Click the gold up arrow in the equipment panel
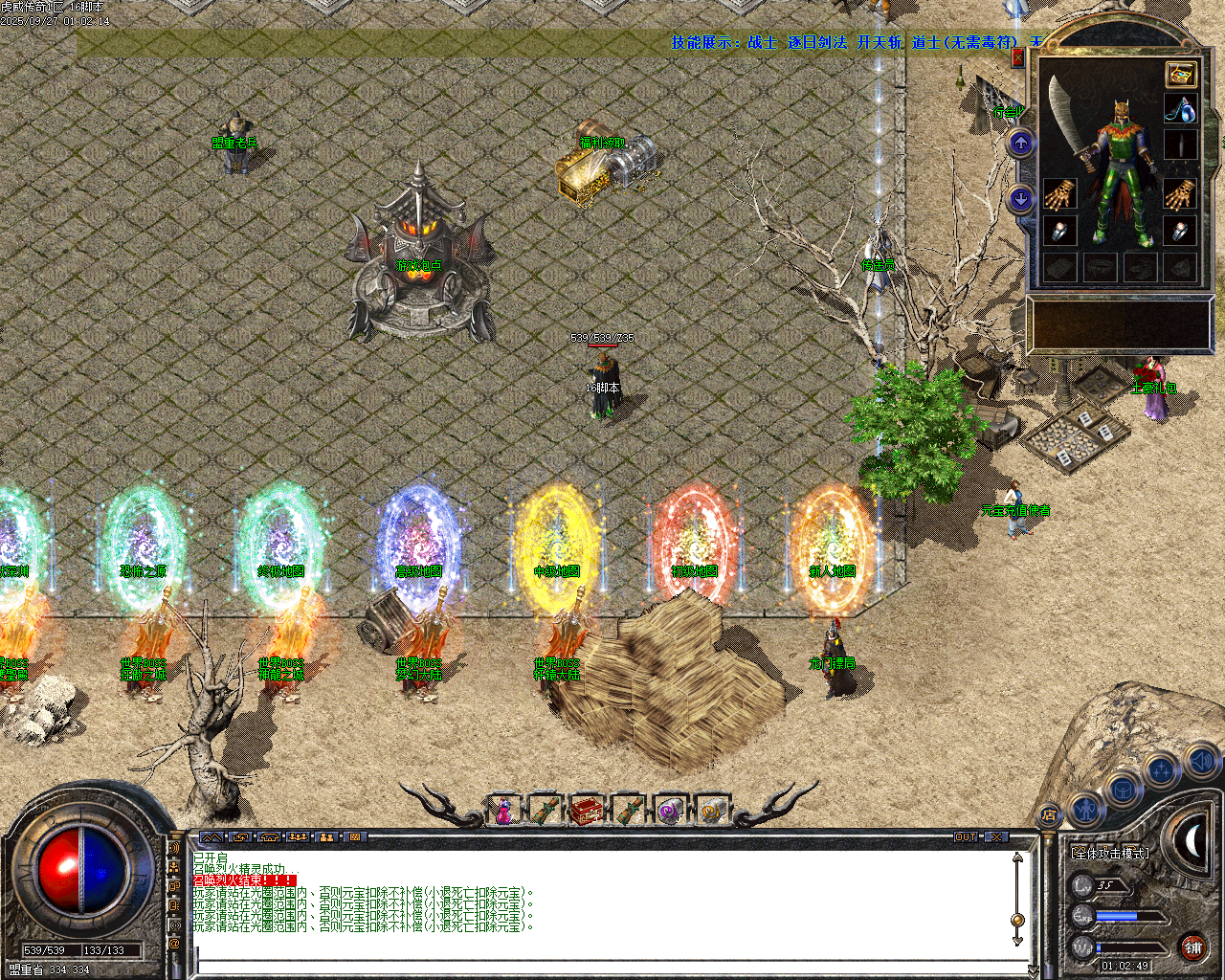The image size is (1225, 980). [x=1020, y=143]
